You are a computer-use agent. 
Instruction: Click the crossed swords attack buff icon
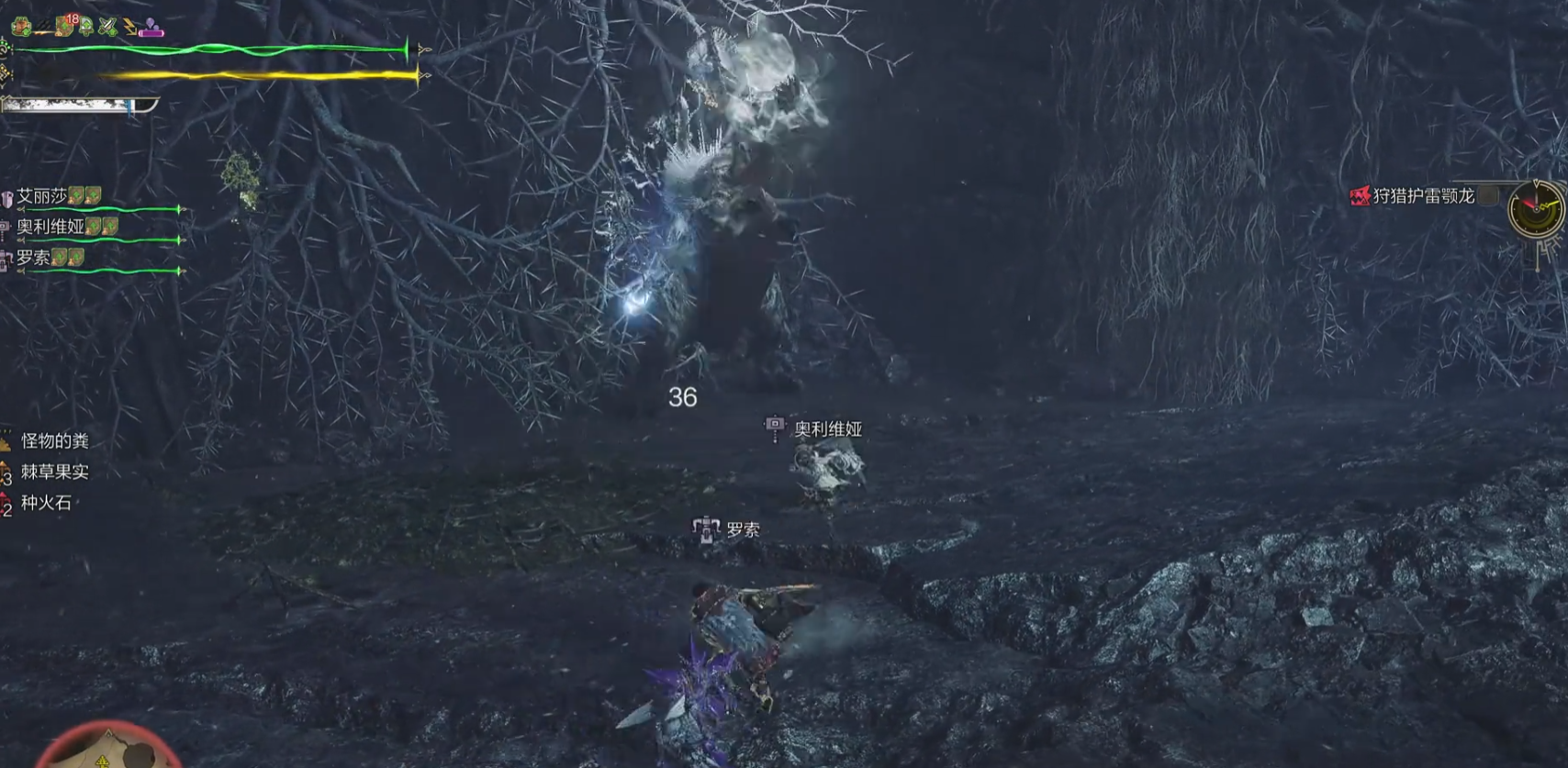point(108,27)
